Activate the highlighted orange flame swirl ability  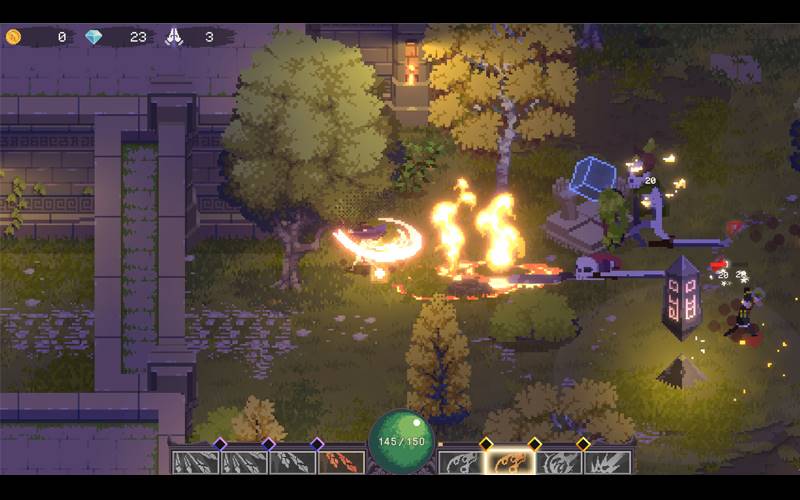pyautogui.click(x=509, y=463)
